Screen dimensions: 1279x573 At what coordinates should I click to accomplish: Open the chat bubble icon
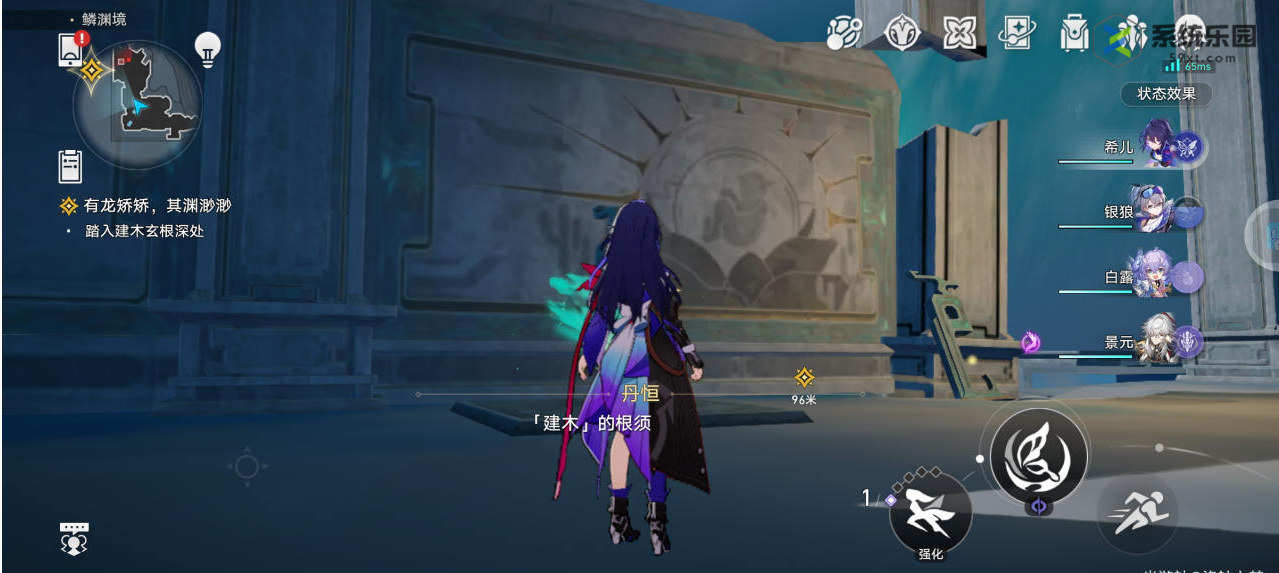[x=74, y=538]
